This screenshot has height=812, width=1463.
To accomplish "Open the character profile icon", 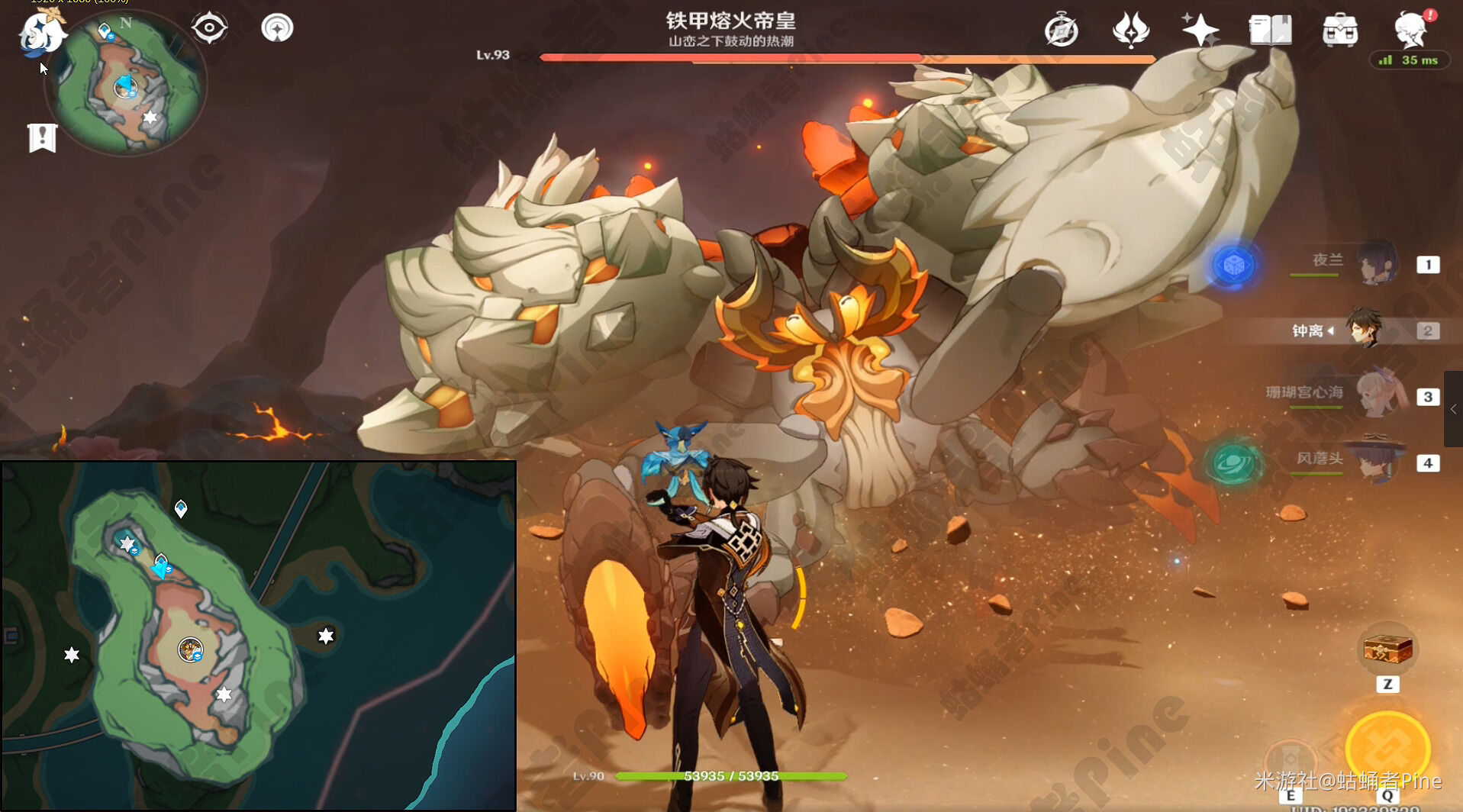I will pyautogui.click(x=1410, y=31).
